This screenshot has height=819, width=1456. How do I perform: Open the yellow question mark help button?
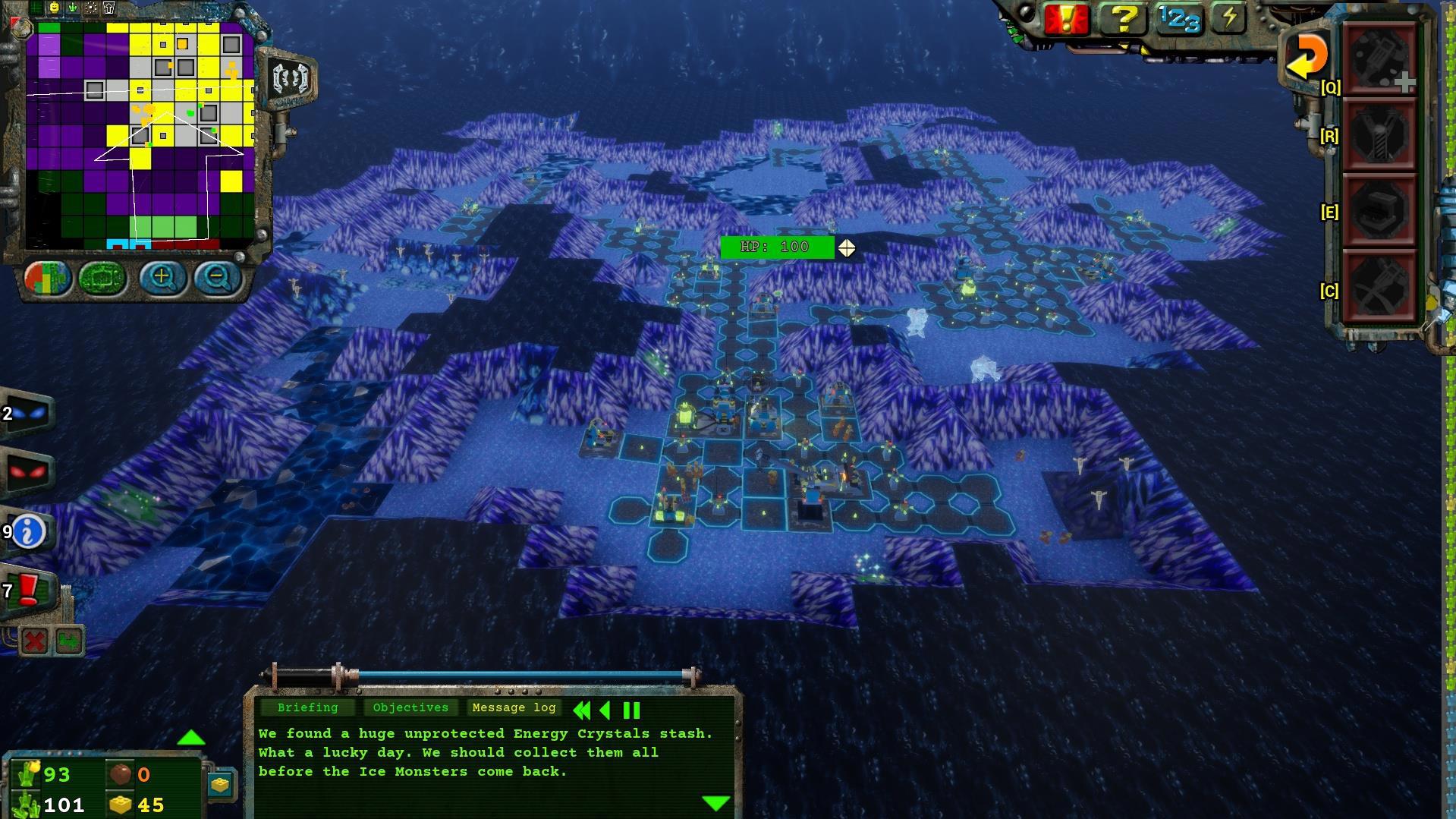(1122, 19)
